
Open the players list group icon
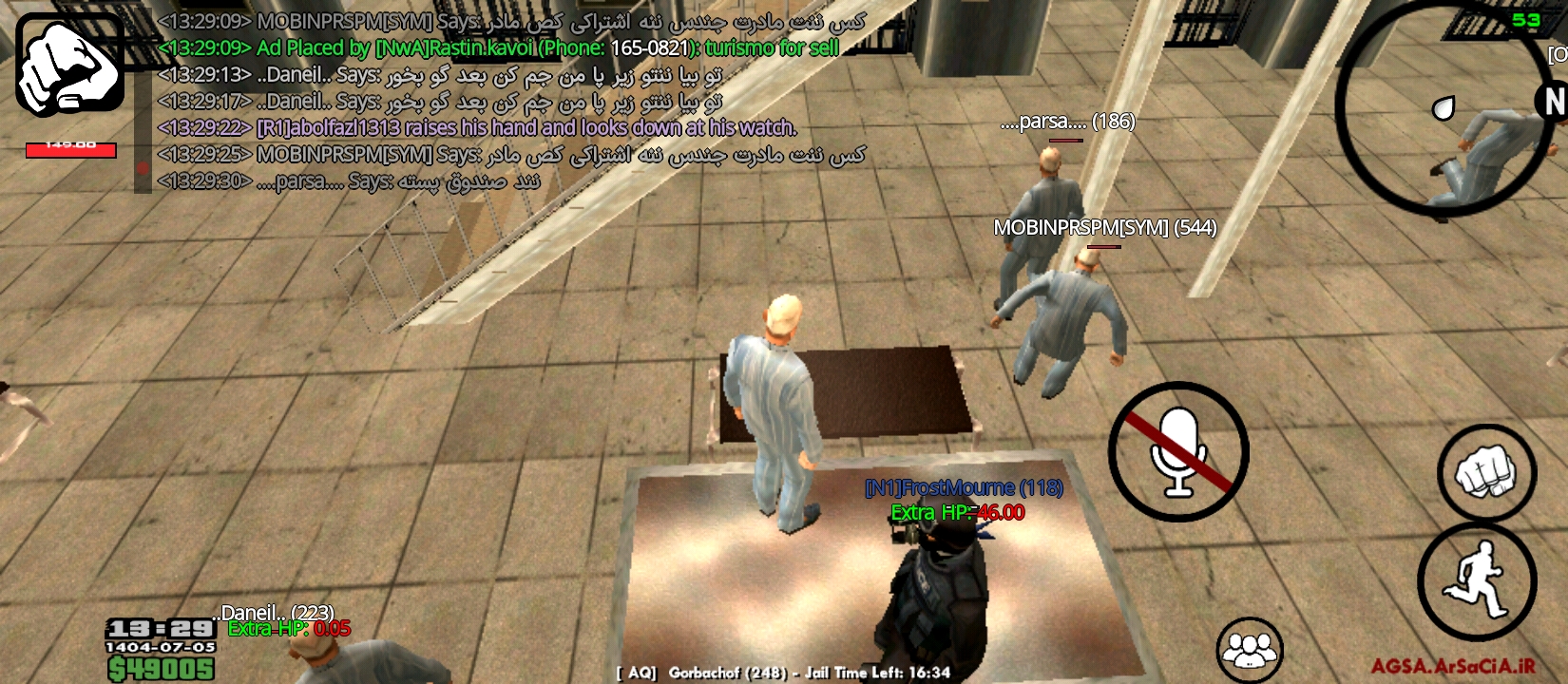1251,651
